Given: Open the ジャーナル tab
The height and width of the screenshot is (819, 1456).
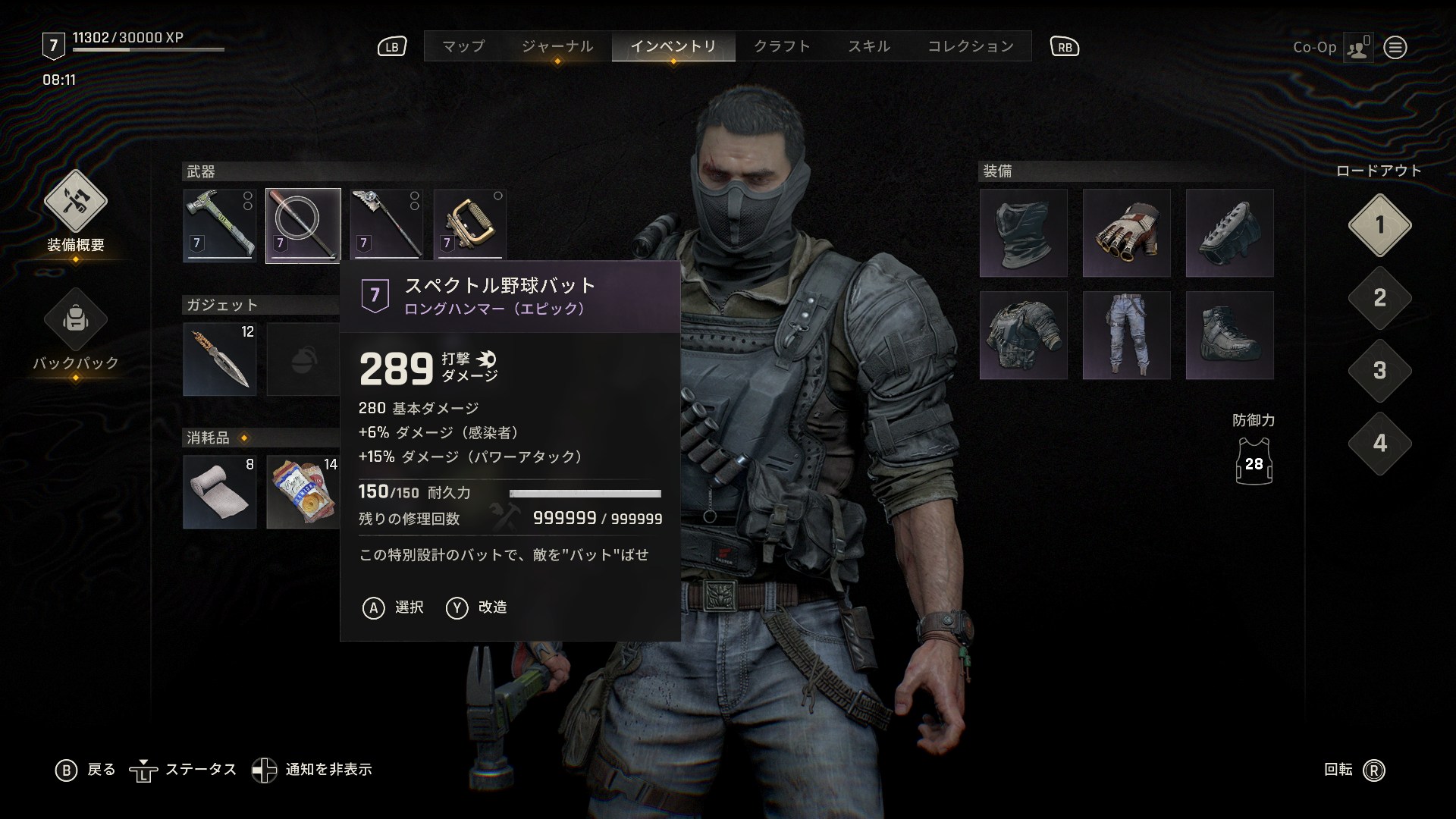Looking at the screenshot, I should pos(557,46).
